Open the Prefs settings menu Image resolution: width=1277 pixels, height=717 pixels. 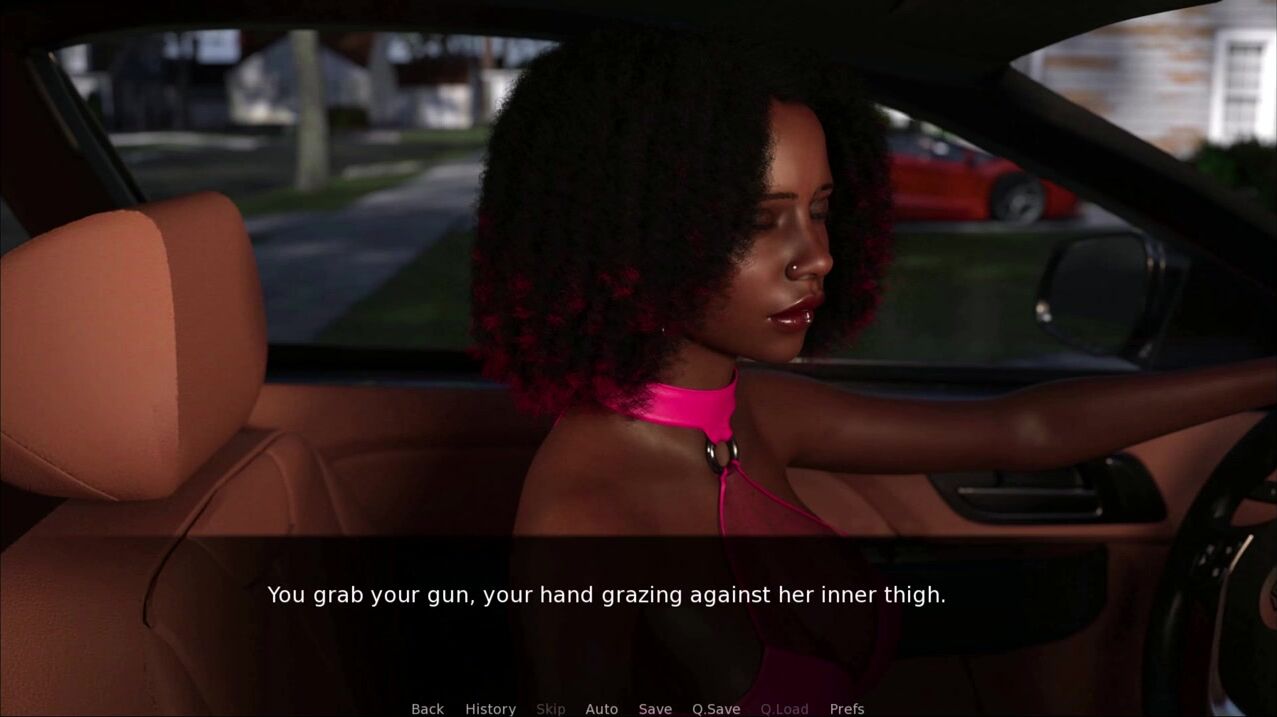coord(846,708)
